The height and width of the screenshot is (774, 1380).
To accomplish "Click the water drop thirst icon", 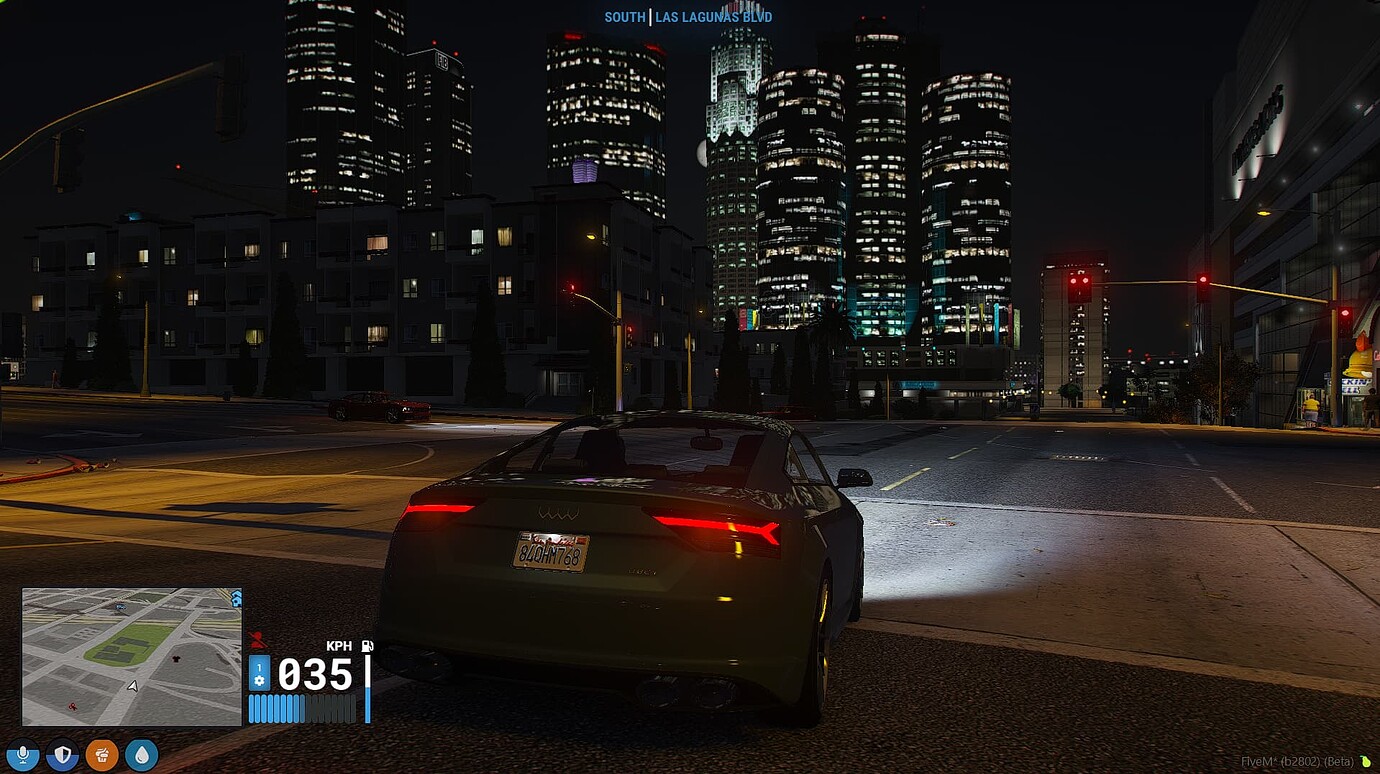I will point(140,754).
